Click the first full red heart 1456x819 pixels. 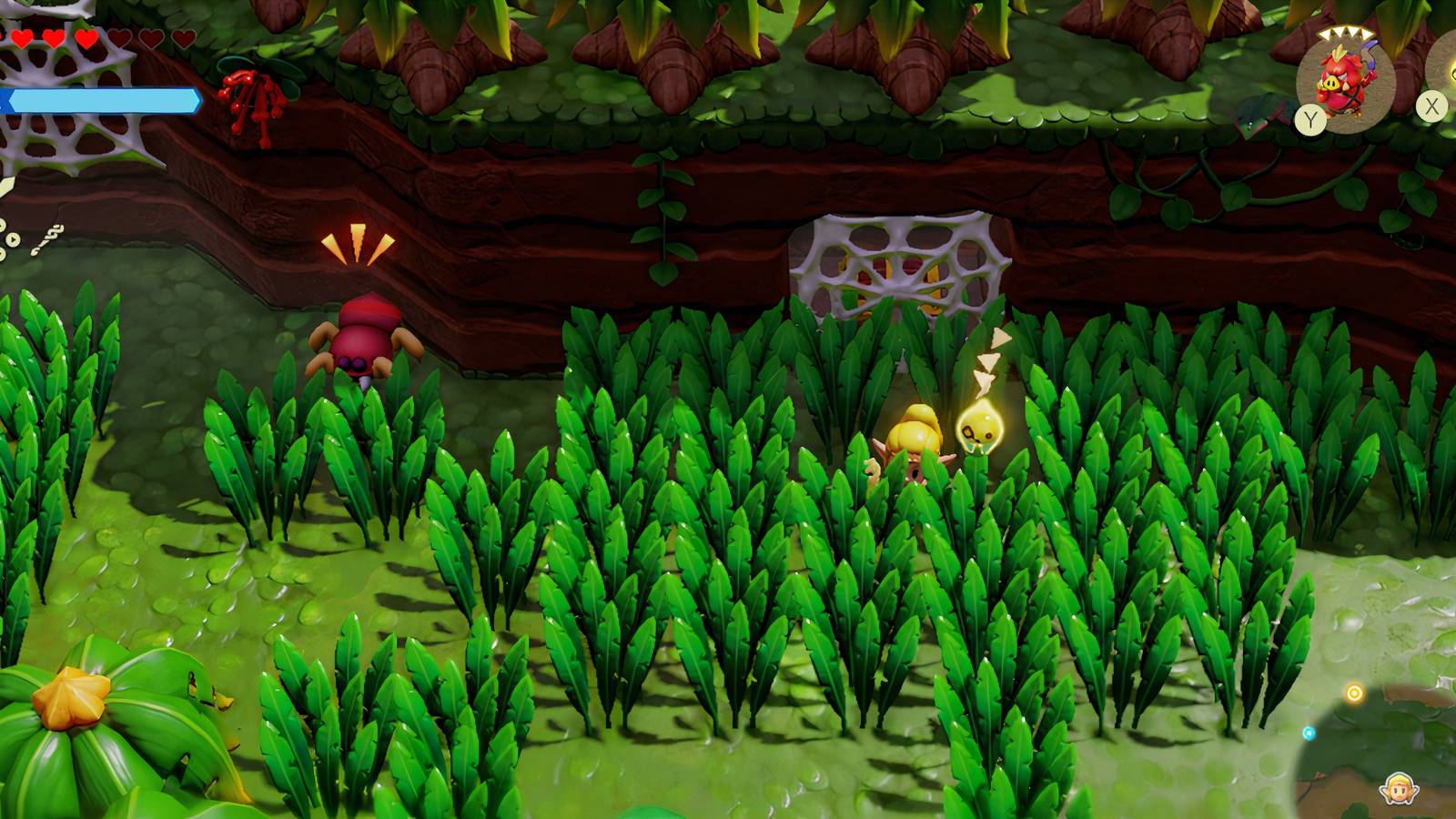22,38
